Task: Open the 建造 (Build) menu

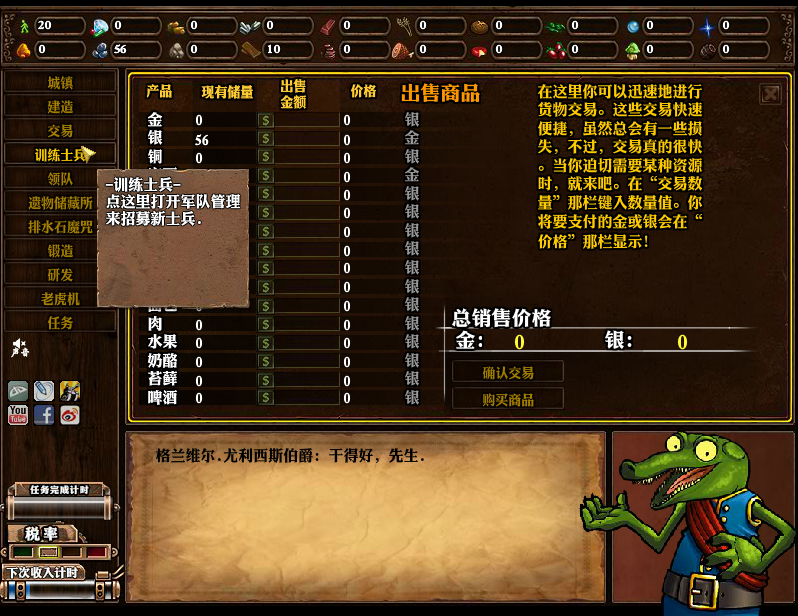Action: pyautogui.click(x=60, y=107)
